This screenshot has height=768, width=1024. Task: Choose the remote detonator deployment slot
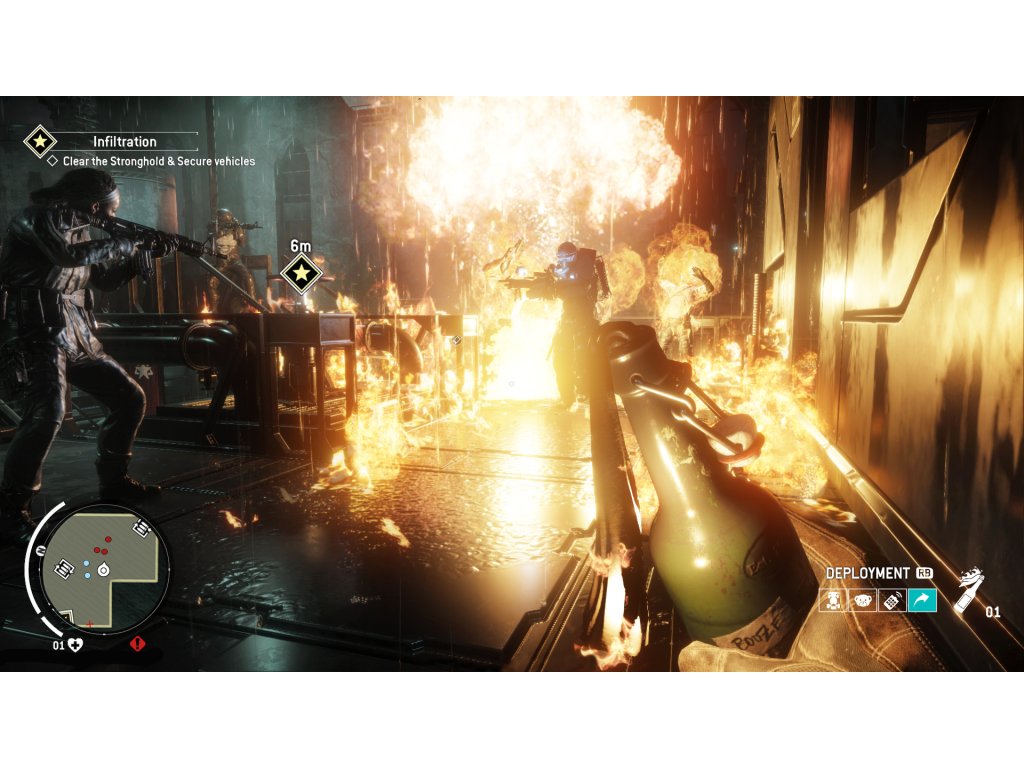(x=891, y=600)
